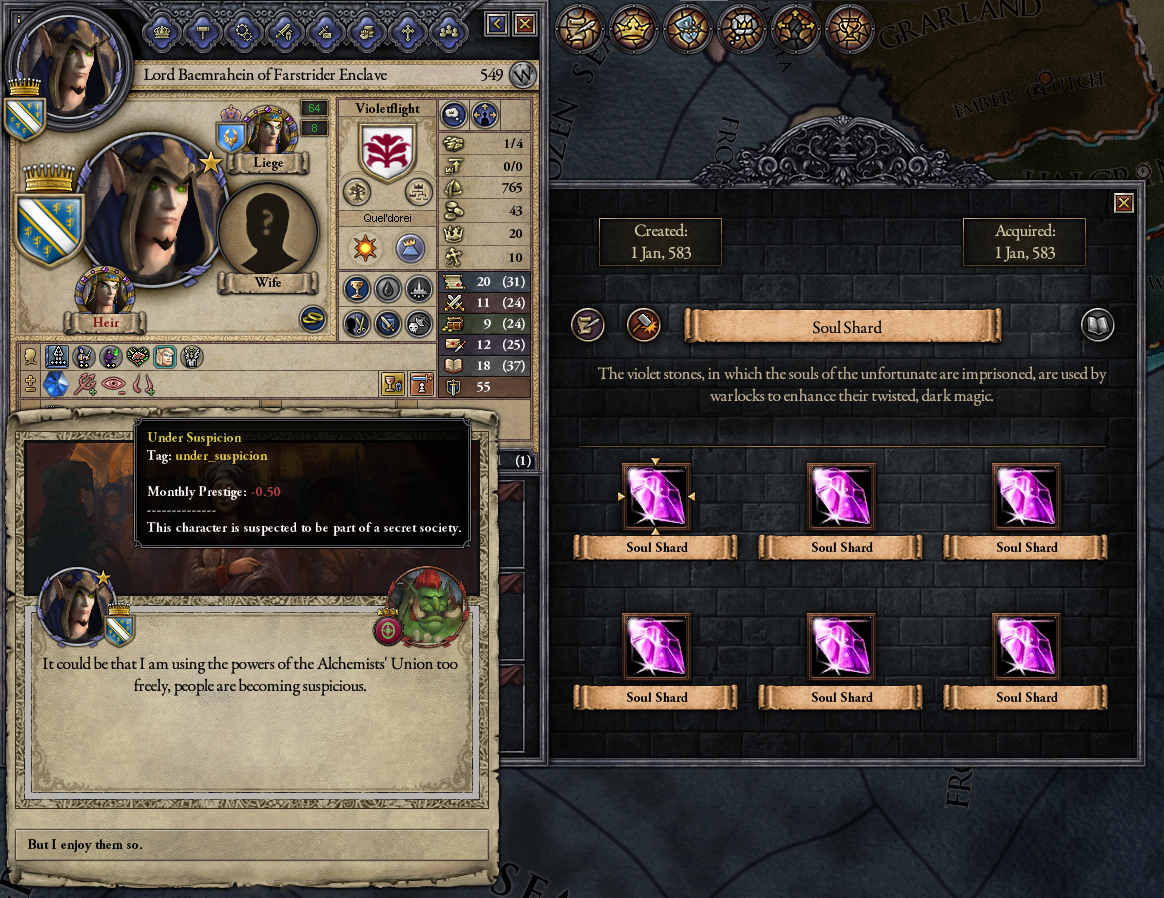Open the Wikipedia W link for this character
The height and width of the screenshot is (898, 1164).
521,75
